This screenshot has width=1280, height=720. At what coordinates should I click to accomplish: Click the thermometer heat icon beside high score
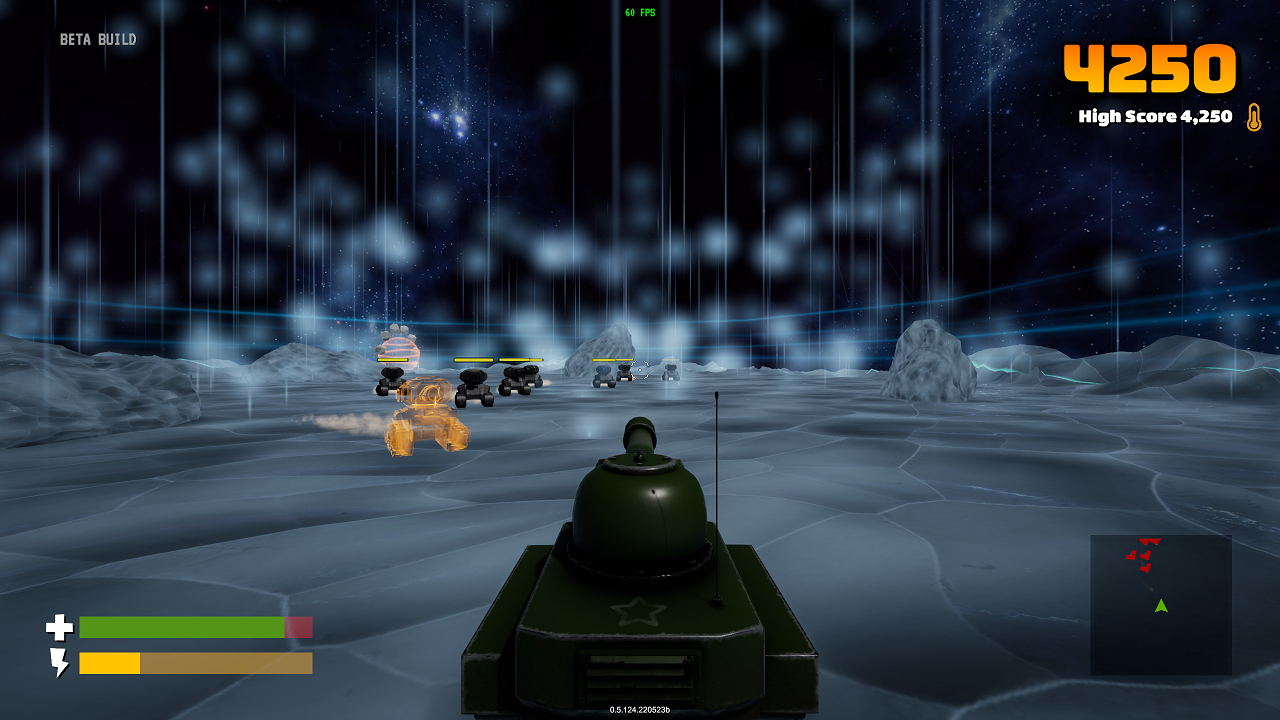1253,117
